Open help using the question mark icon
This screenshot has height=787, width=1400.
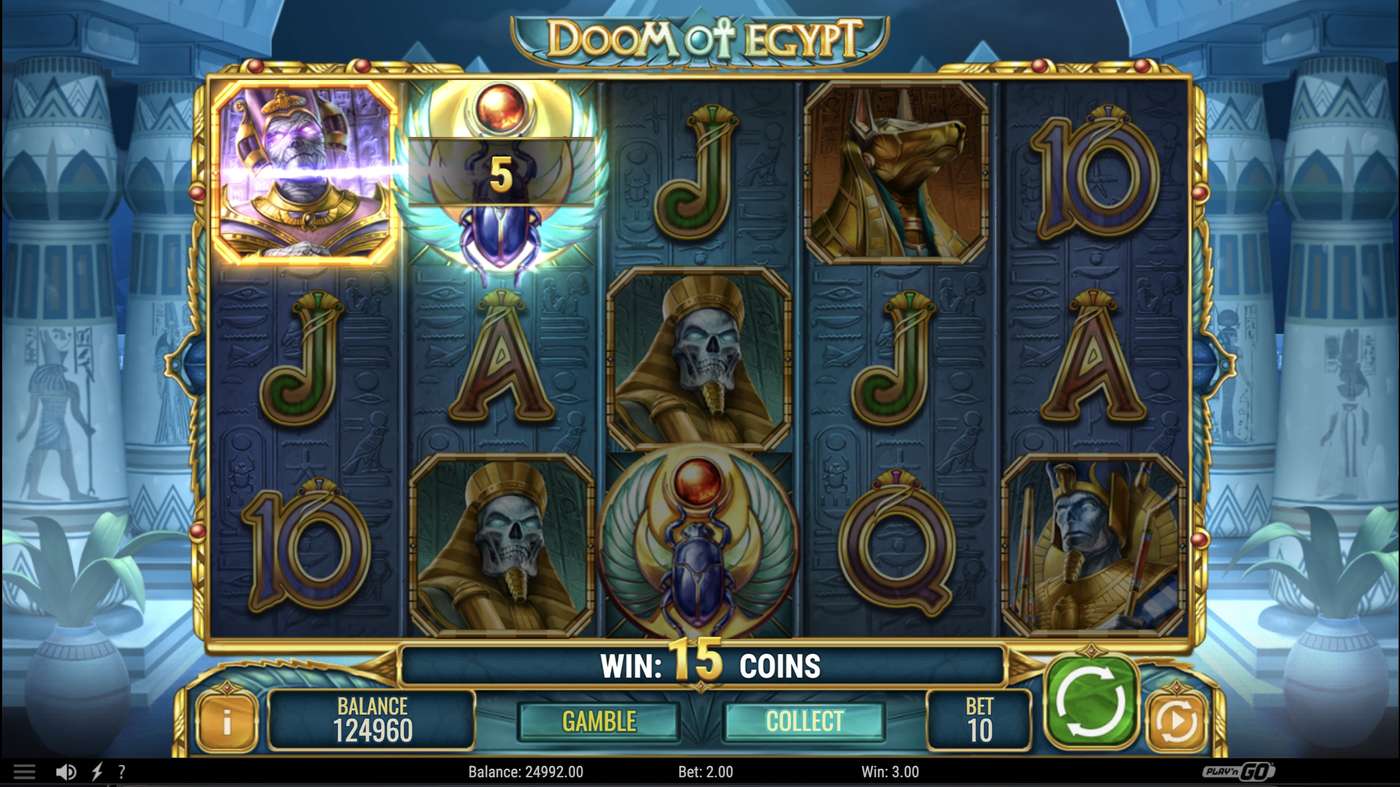[121, 771]
